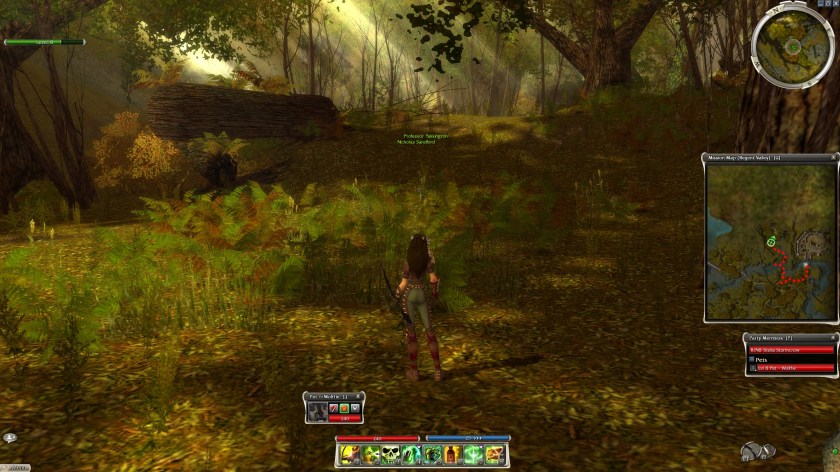The height and width of the screenshot is (472, 840).
Task: Set pet to attack with sword button
Action: click(333, 407)
